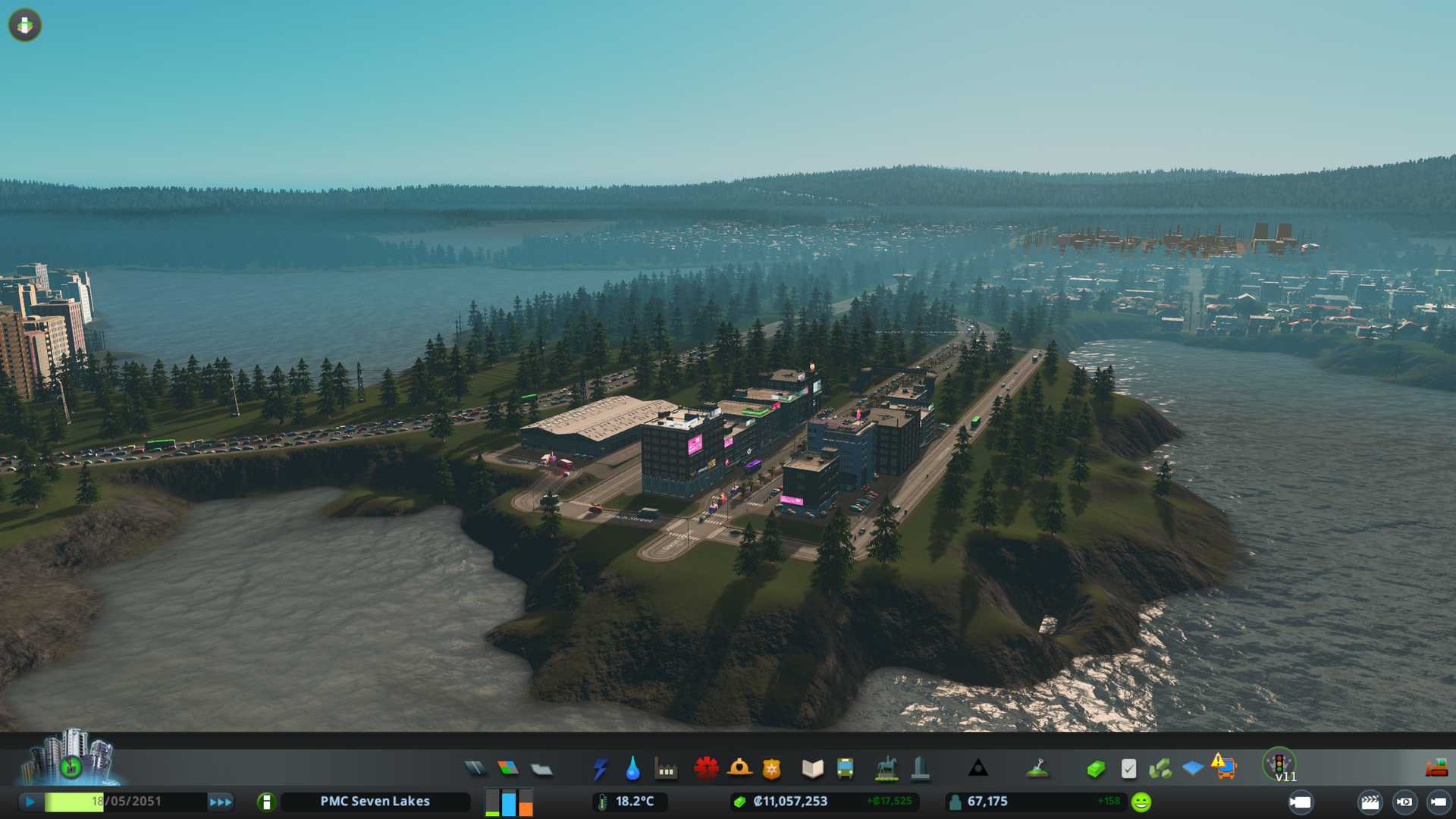1456x819 pixels.
Task: Click the green happiness smiley face
Action: coord(1141,802)
